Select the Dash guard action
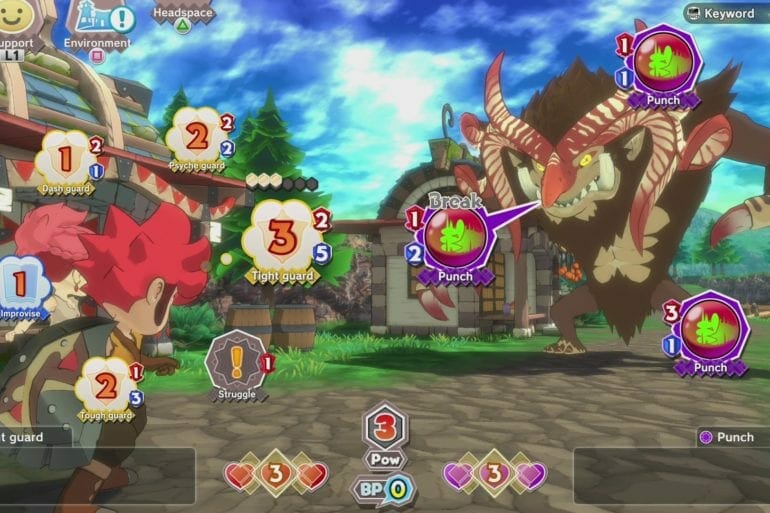This screenshot has height=513, width=770. click(x=66, y=160)
